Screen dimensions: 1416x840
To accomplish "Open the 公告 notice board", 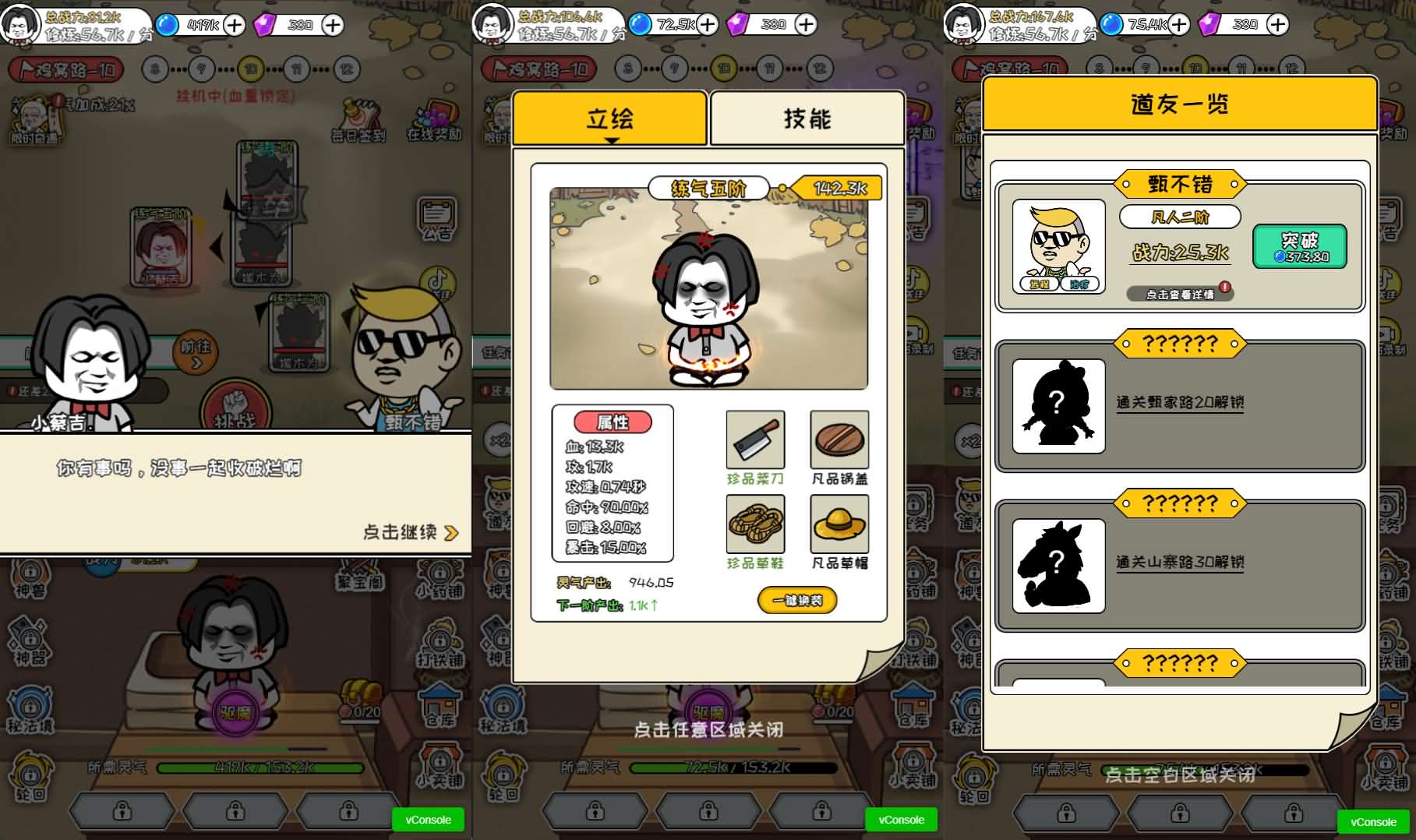I will point(437,217).
